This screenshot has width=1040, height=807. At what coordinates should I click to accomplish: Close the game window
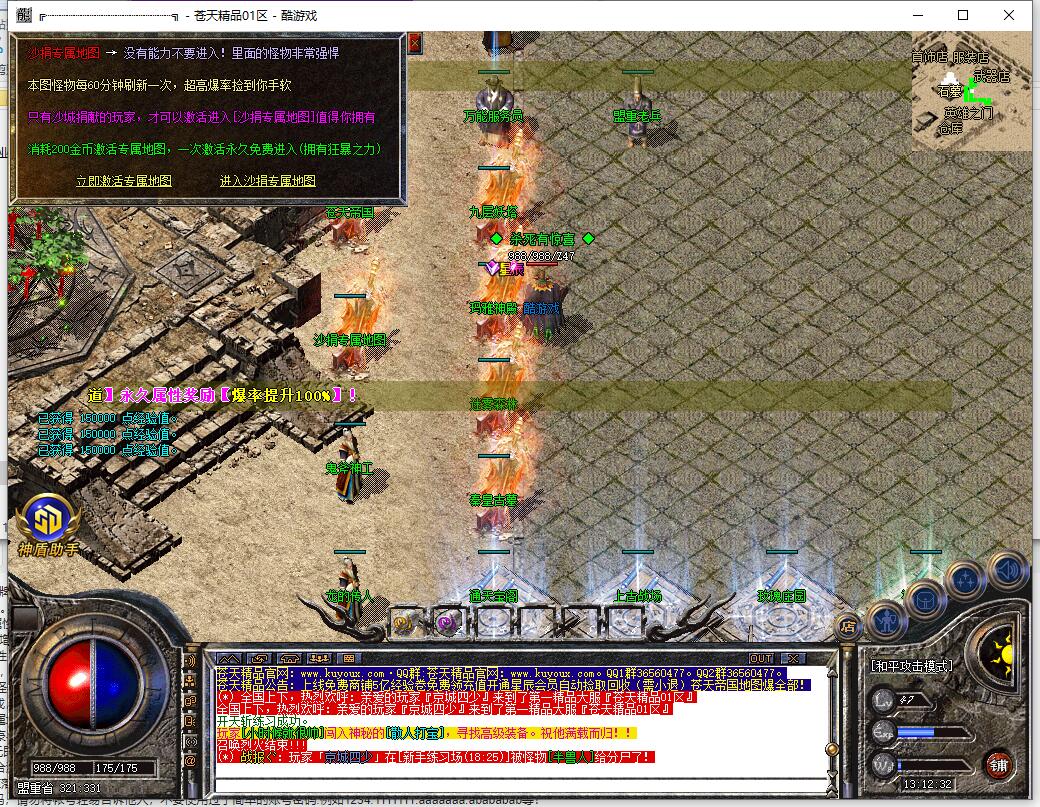1009,15
